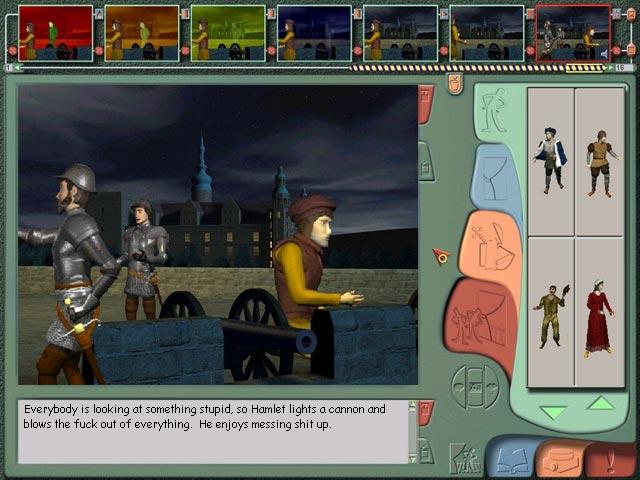This screenshot has height=480, width=640.
Task: Open the orange-tinted scene thumbnail
Action: click(x=141, y=33)
